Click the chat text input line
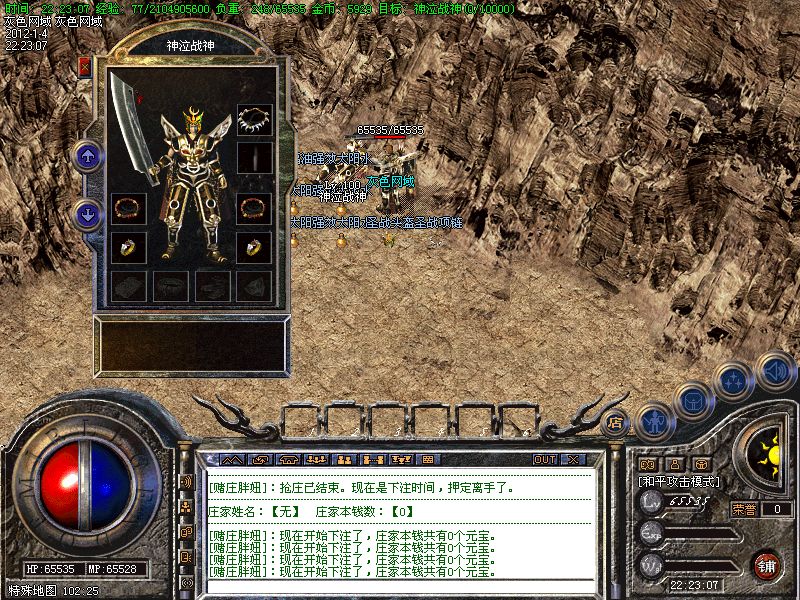The image size is (800, 600). pos(400,587)
